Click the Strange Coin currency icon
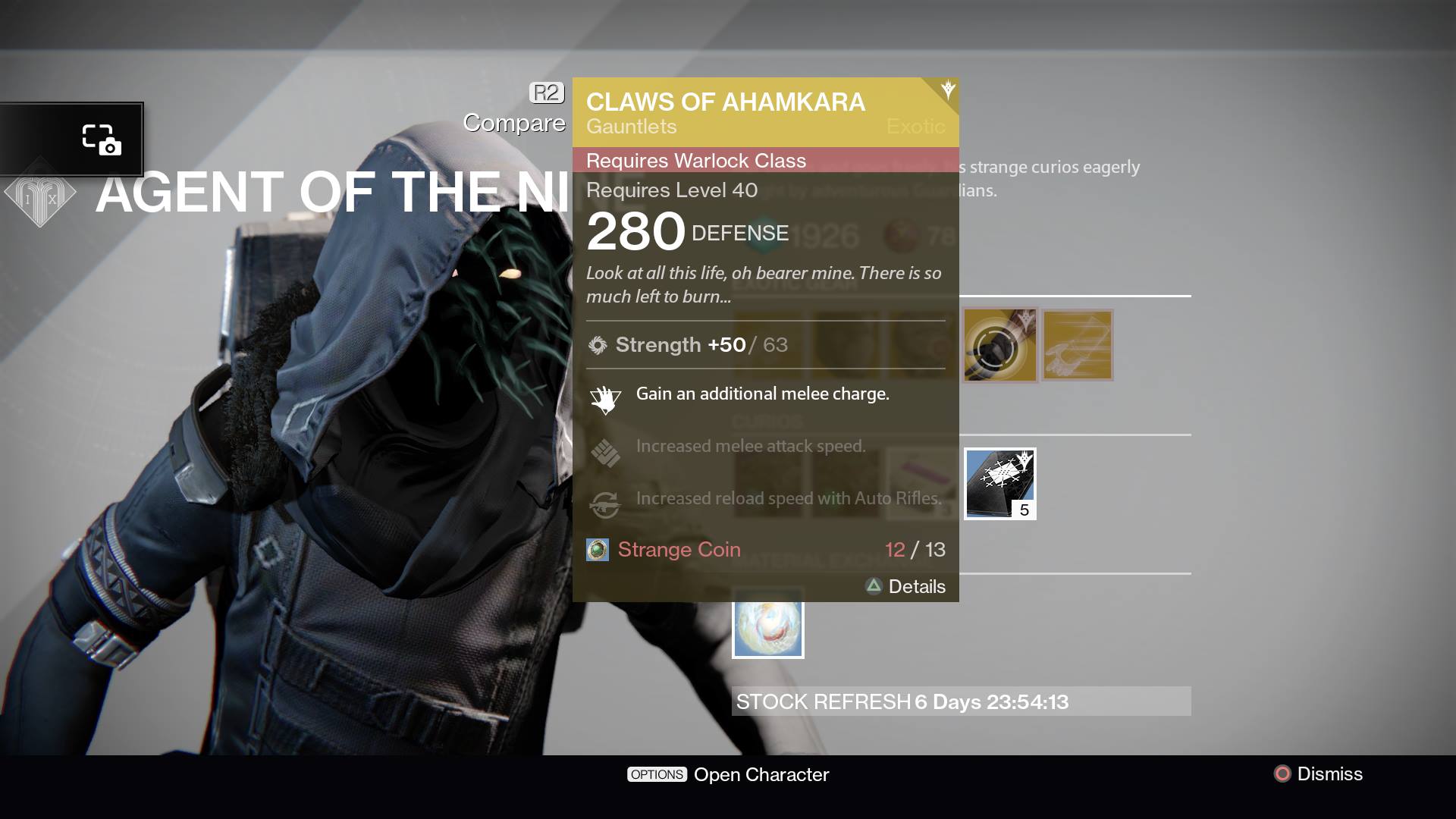This screenshot has height=819, width=1456. coord(596,550)
